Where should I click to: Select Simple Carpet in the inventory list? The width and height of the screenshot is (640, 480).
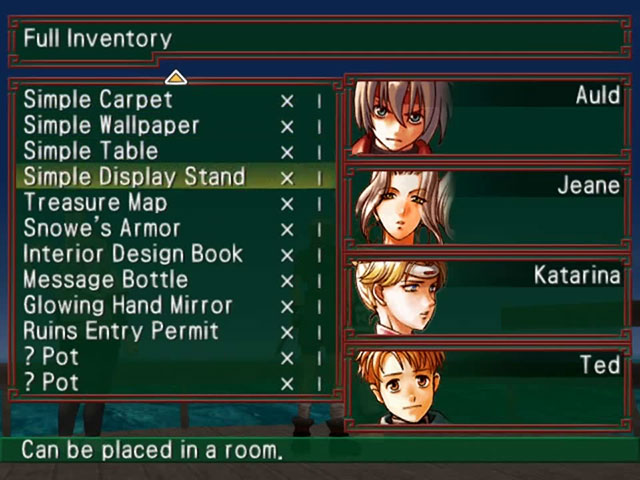click(98, 100)
